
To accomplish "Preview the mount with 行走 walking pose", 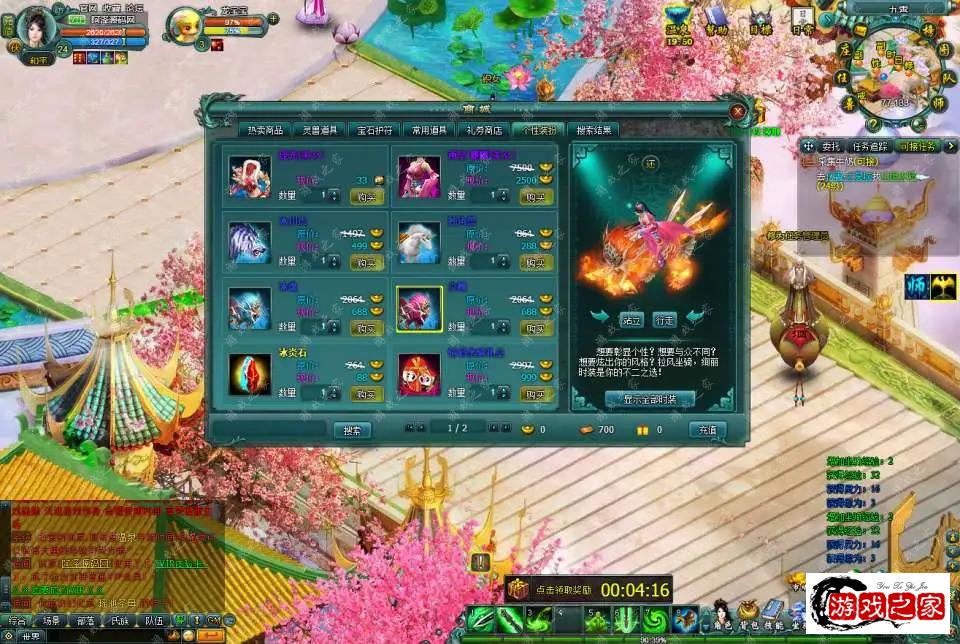I will (x=665, y=320).
